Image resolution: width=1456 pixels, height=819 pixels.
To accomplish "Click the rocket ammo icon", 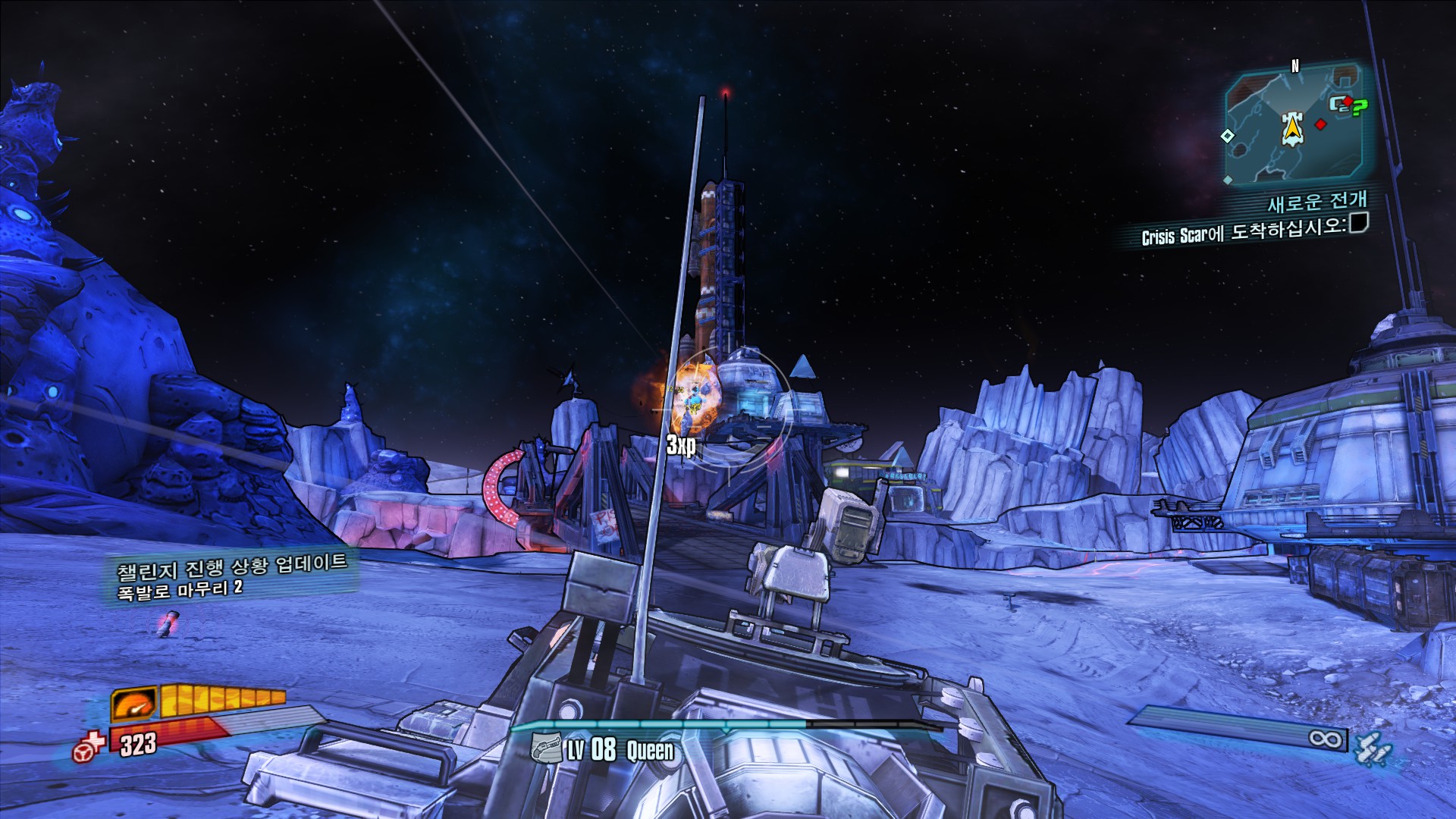I will 1373,748.
